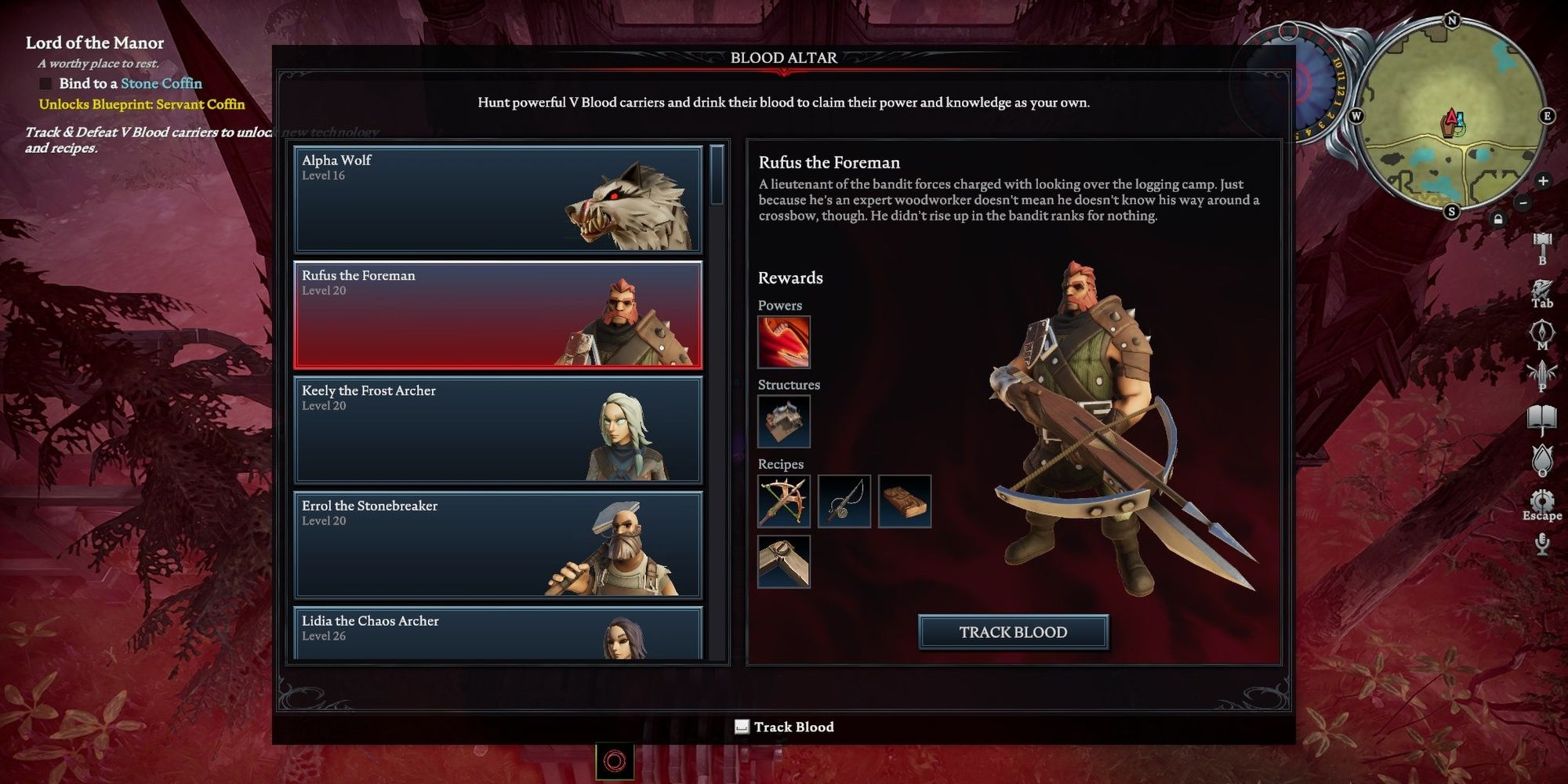Pick Errol the Stonebreaker from the list
The width and height of the screenshot is (1568, 784).
click(497, 545)
